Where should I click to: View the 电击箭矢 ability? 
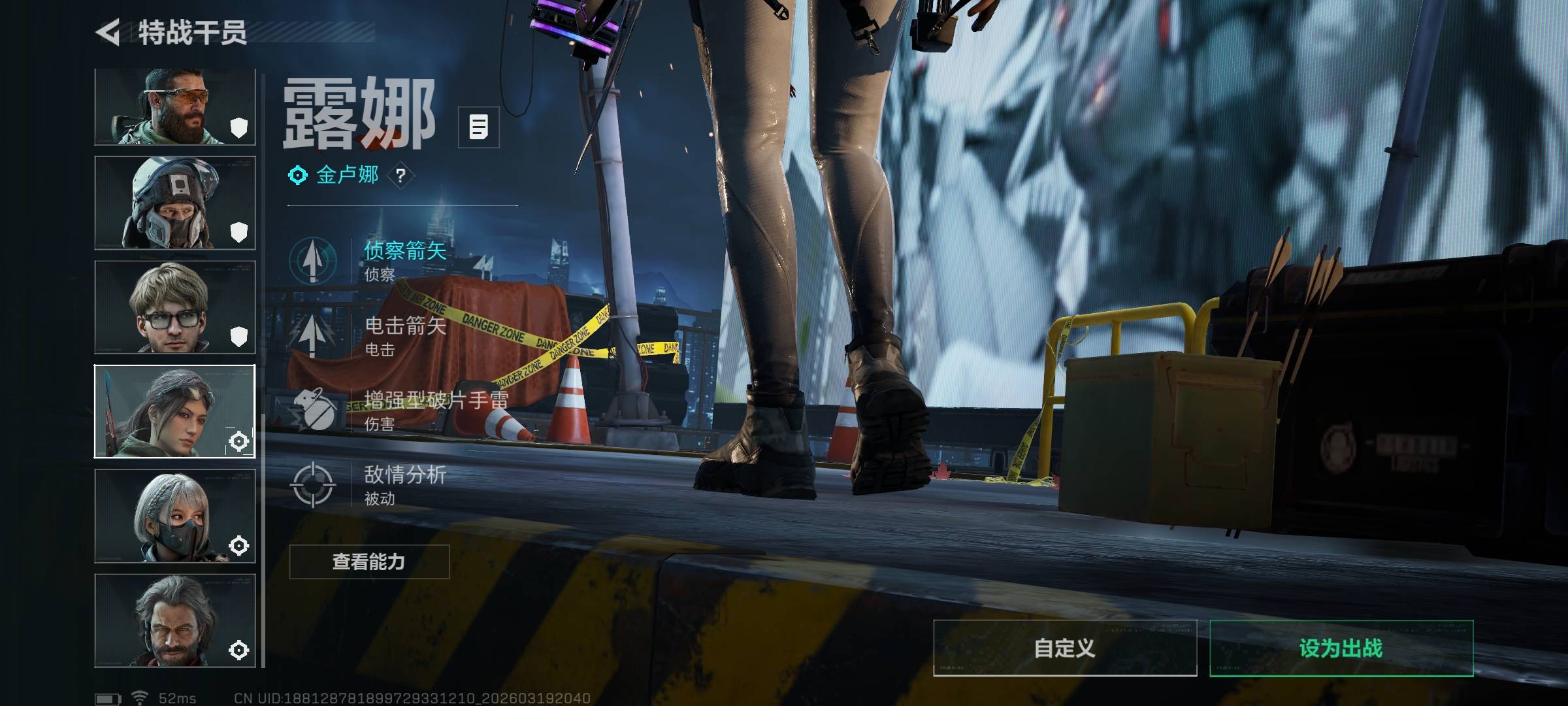[x=369, y=335]
